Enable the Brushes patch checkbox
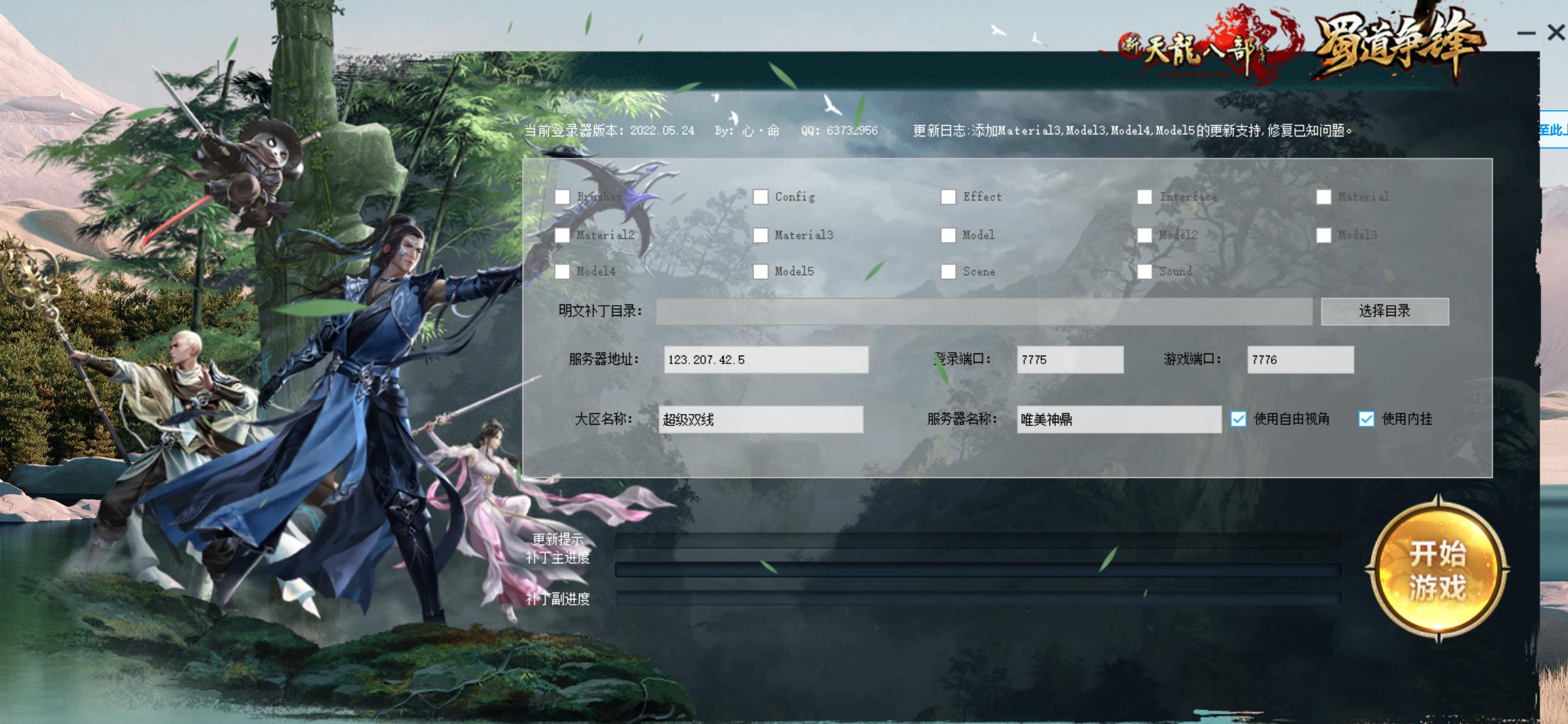 [562, 197]
